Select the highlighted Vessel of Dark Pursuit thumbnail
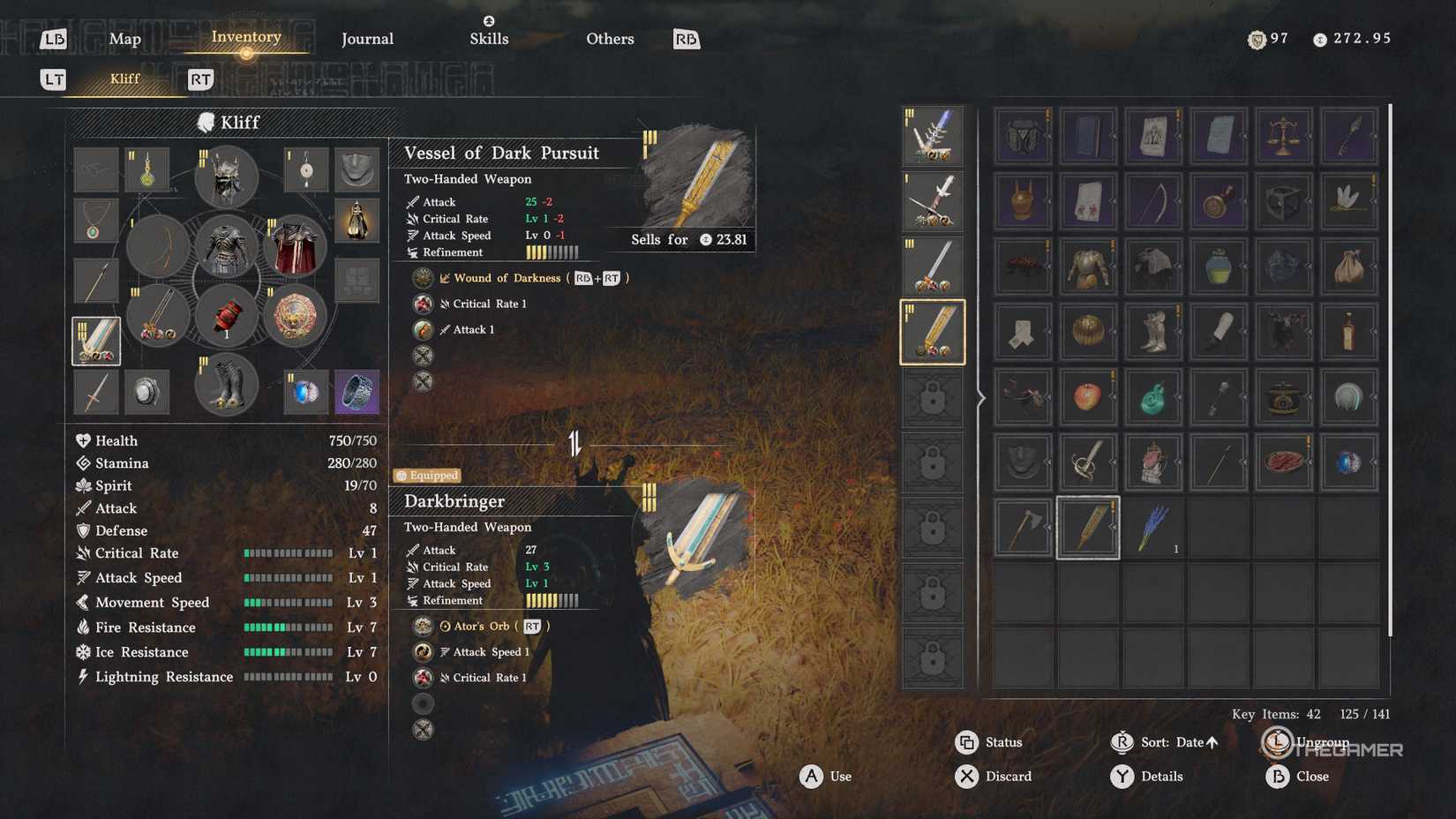The image size is (1456, 819). click(x=933, y=333)
